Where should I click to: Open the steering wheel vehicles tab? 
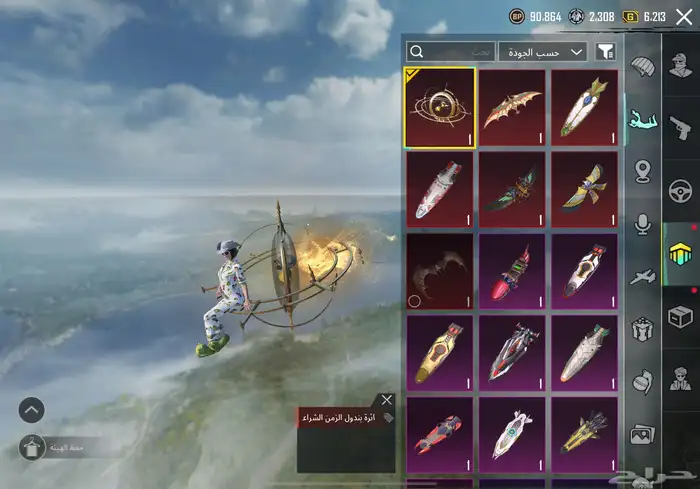tap(681, 191)
